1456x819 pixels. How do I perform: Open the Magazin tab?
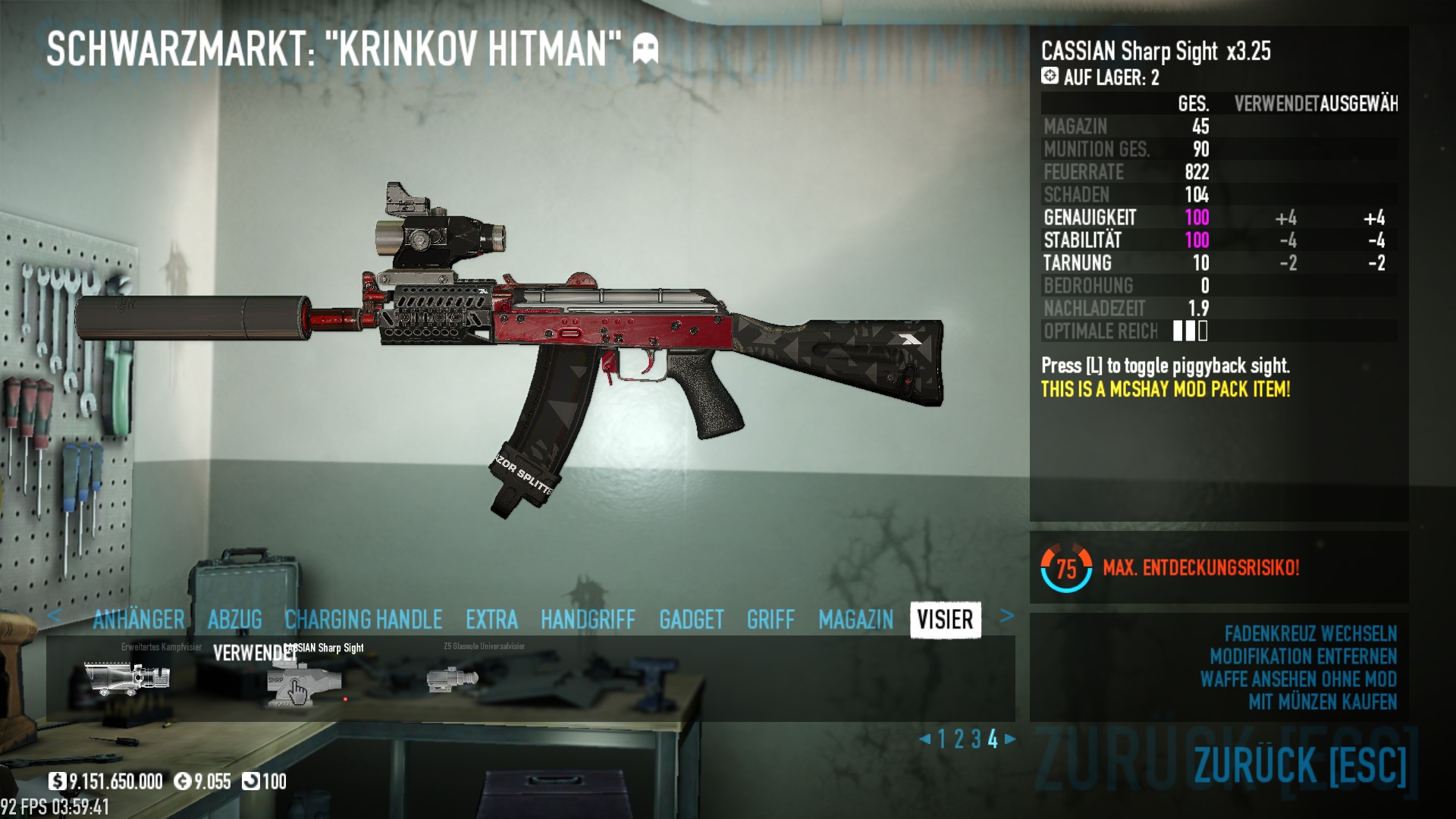[855, 620]
